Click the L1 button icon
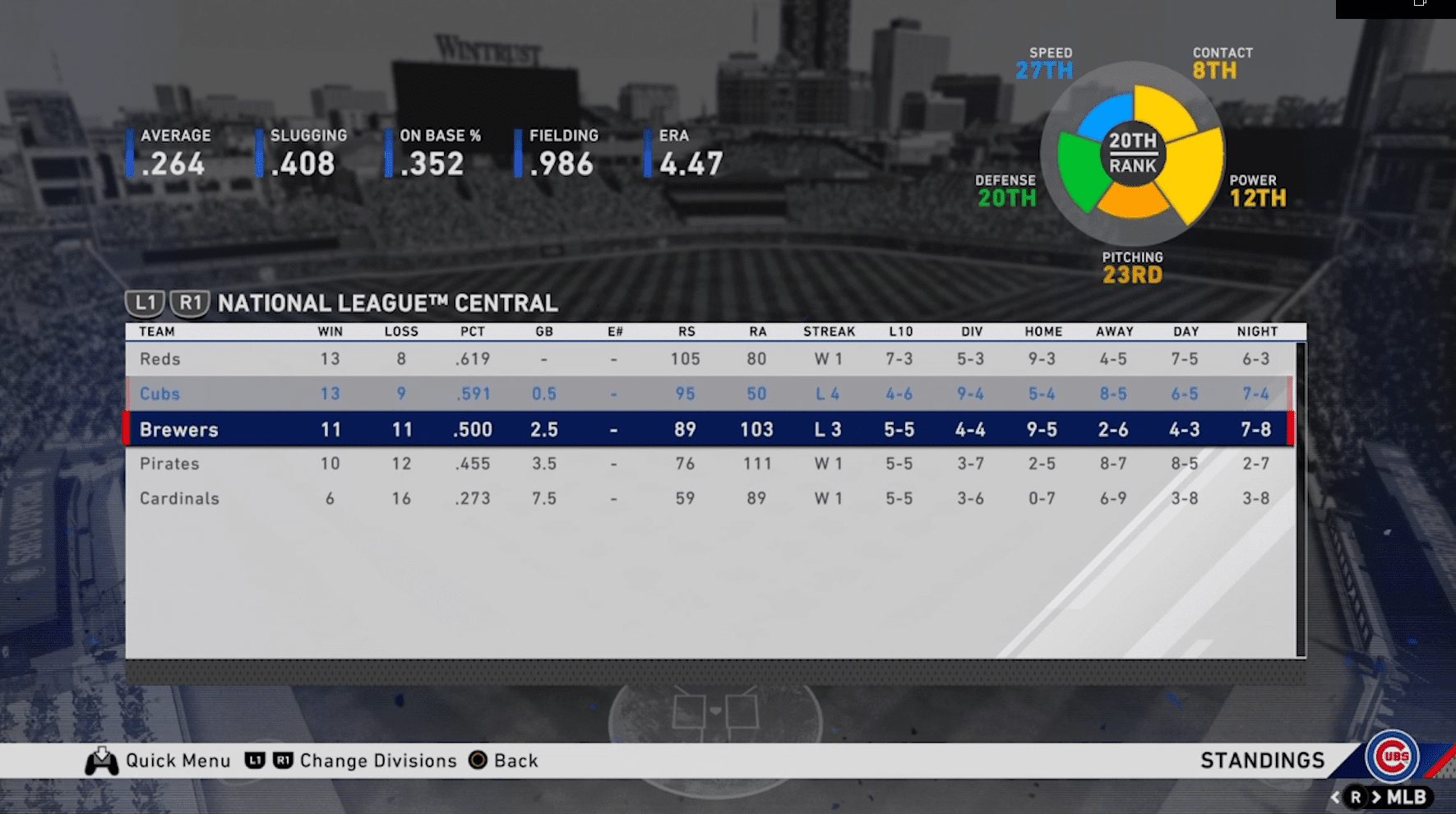 coord(146,302)
